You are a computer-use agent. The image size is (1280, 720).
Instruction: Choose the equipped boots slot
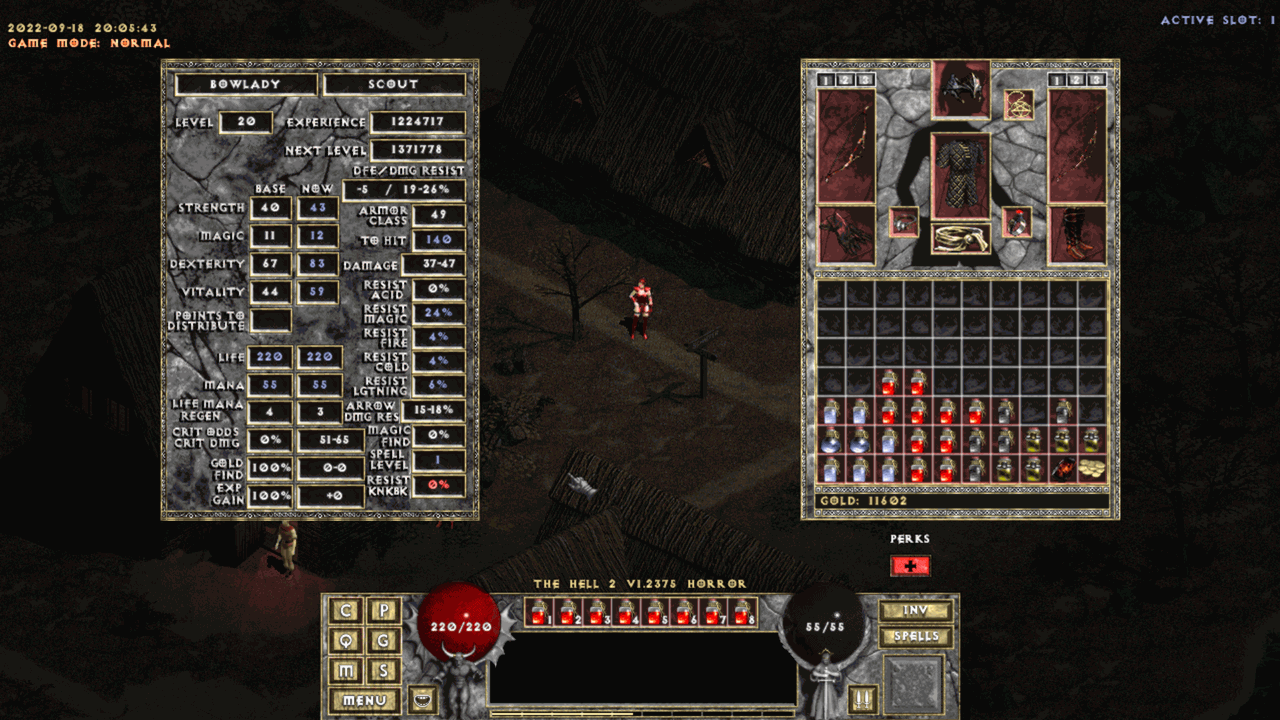click(x=1077, y=235)
